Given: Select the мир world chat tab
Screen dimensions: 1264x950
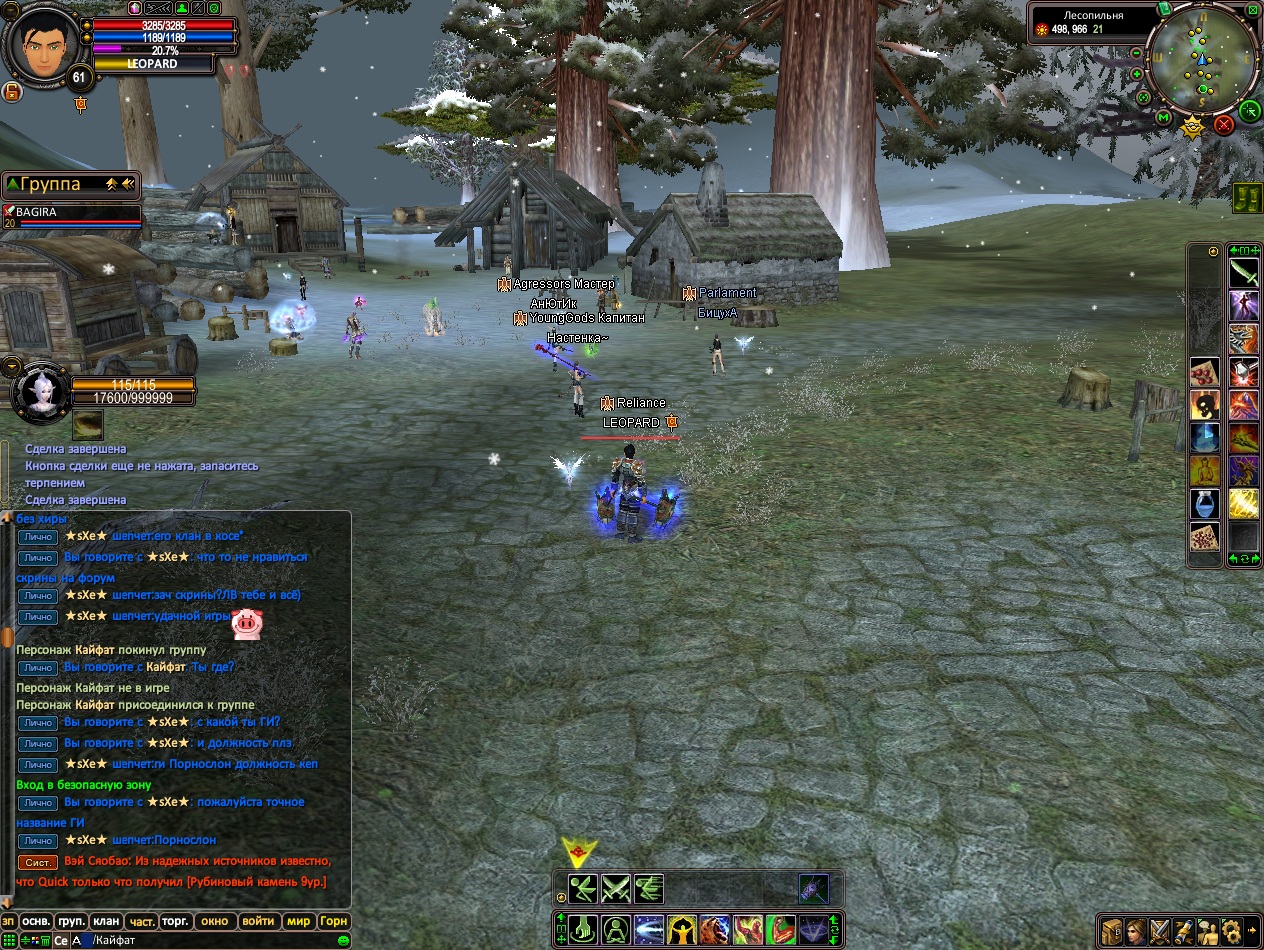Looking at the screenshot, I should (x=298, y=921).
